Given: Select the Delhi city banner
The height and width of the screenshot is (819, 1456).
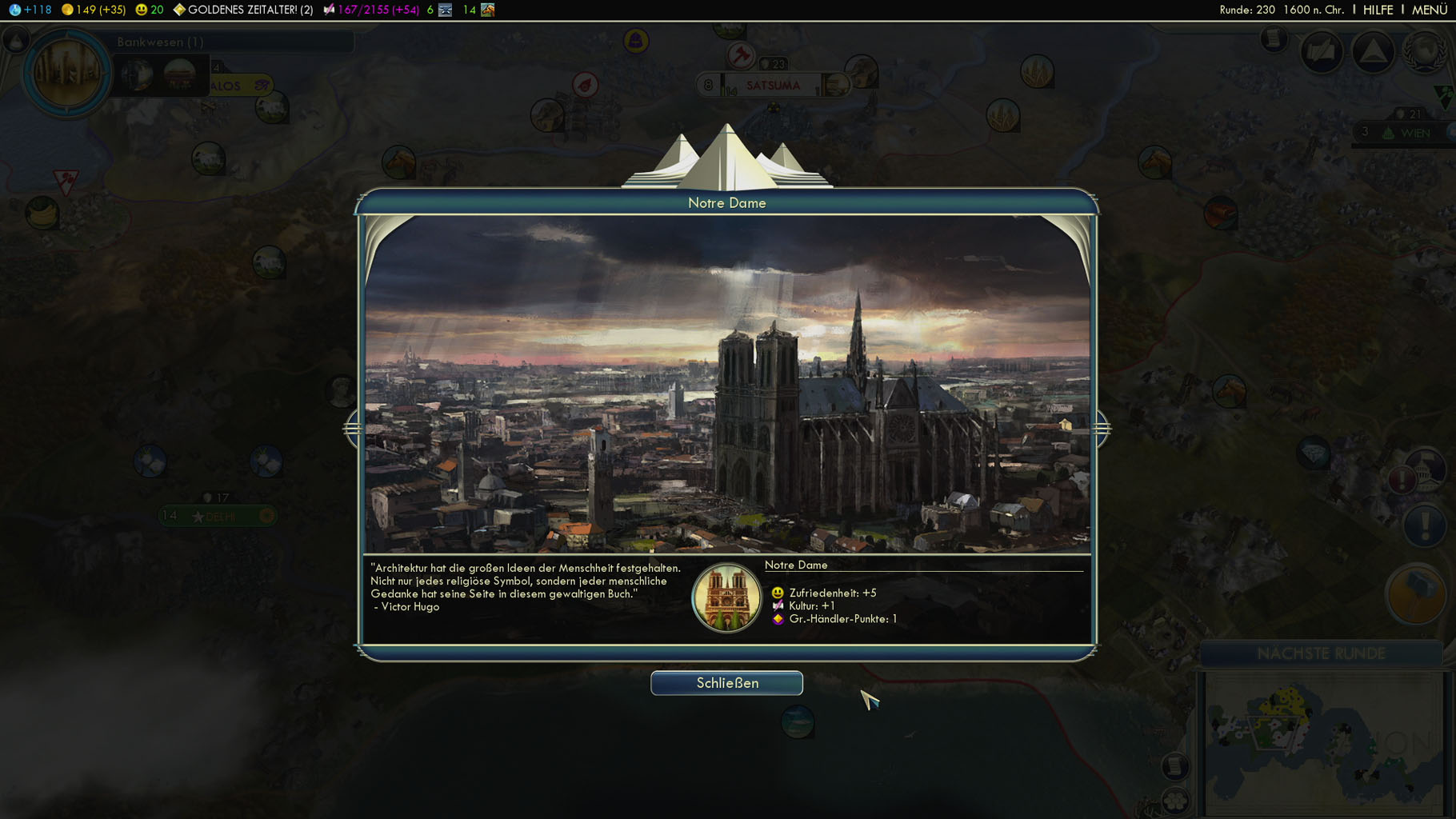Looking at the screenshot, I should coord(218,516).
